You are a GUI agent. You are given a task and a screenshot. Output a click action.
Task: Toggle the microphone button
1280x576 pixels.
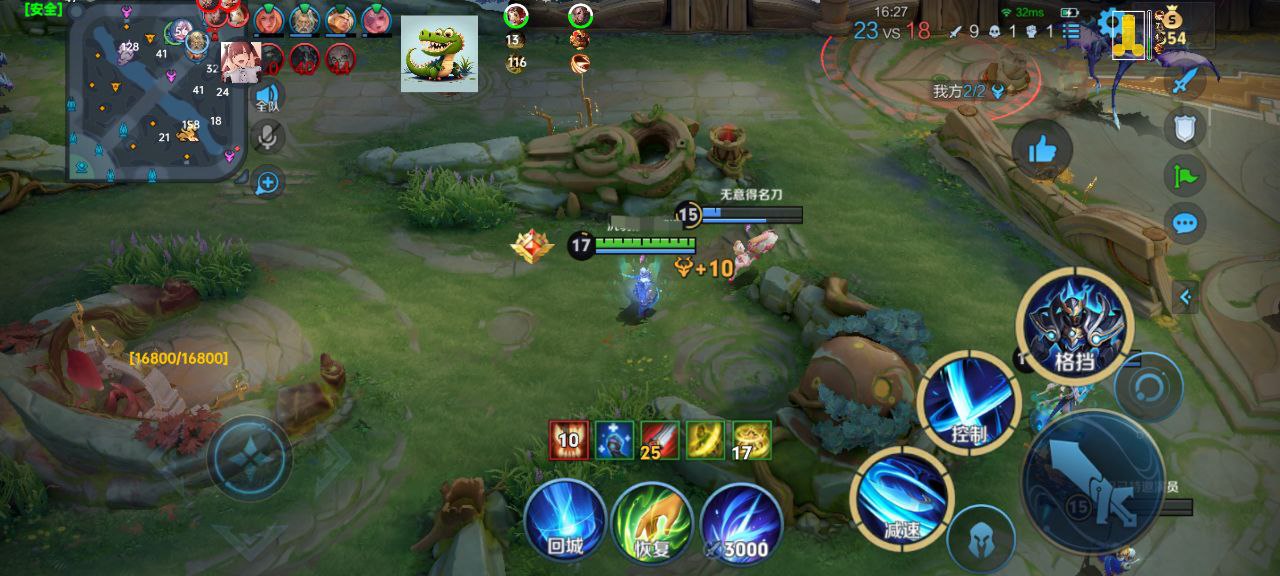pos(267,137)
